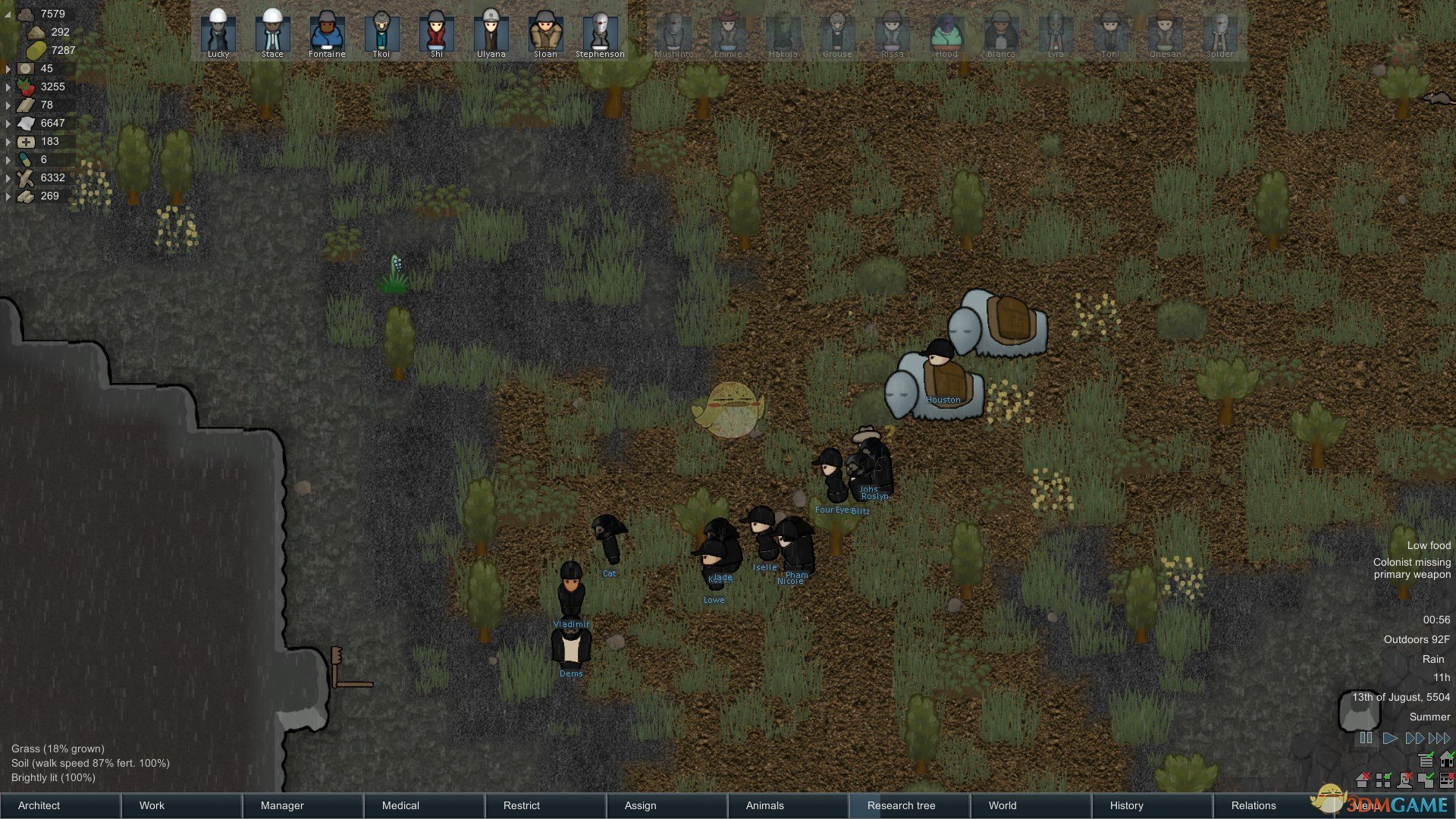The height and width of the screenshot is (819, 1456).
Task: Choose Stephenson in the colonist bar
Action: click(x=600, y=33)
